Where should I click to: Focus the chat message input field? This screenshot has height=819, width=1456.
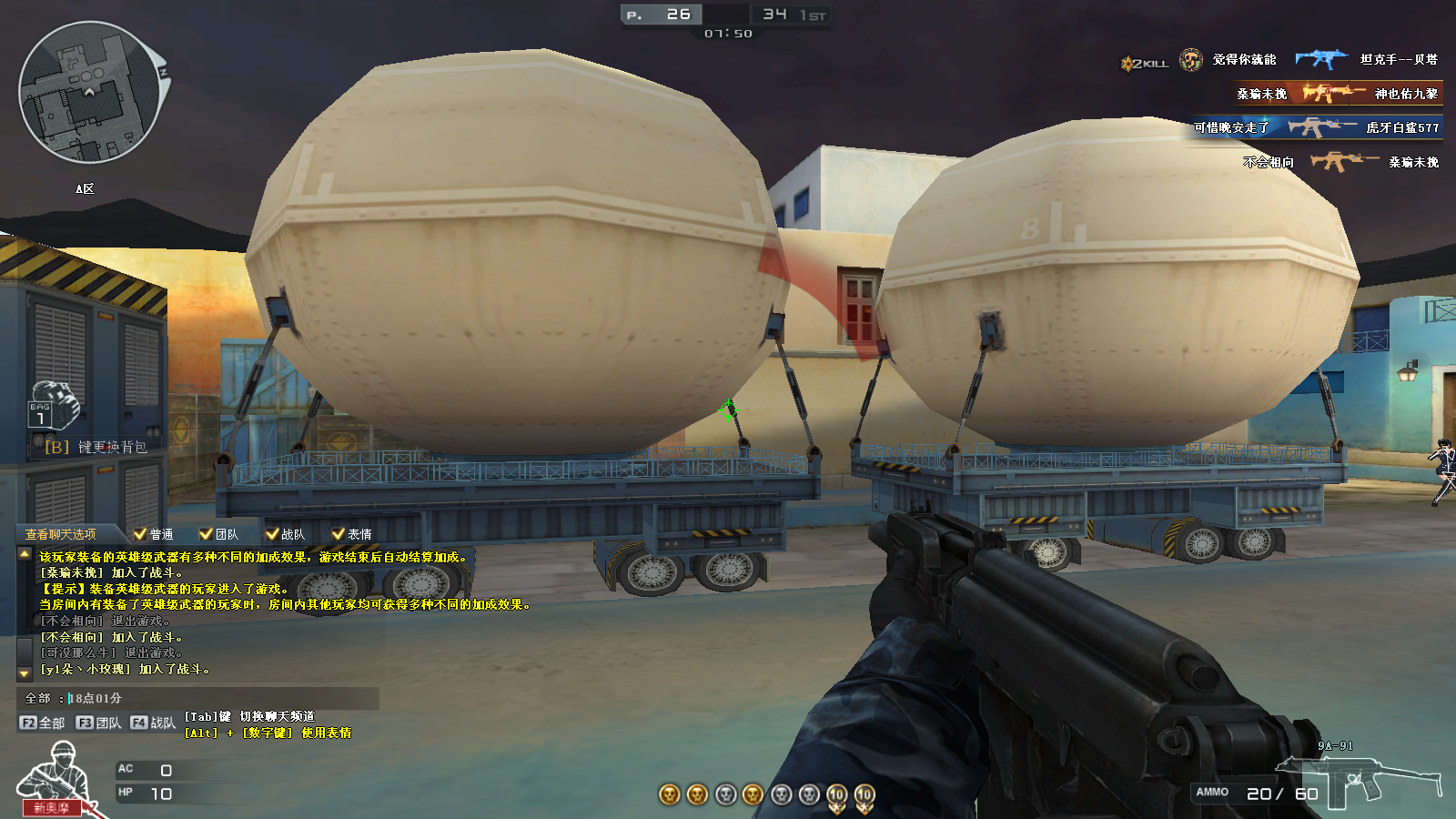[218, 698]
